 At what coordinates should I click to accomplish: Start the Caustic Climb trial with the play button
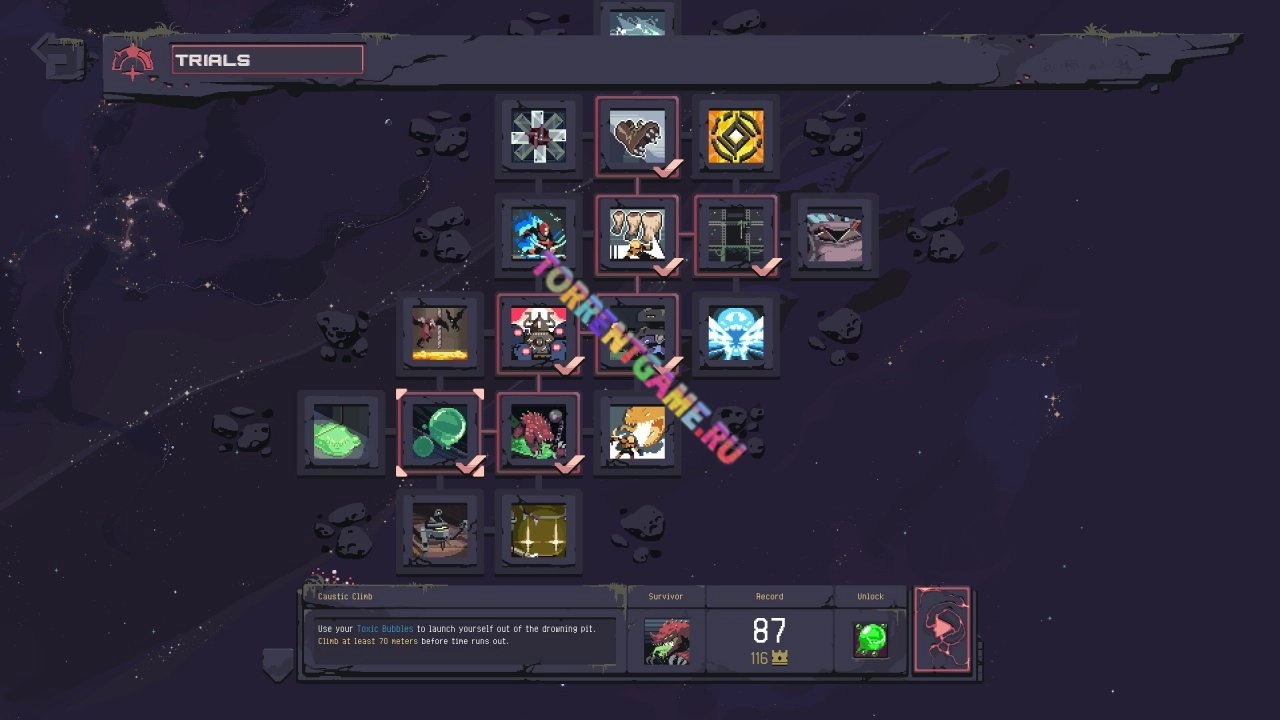[941, 629]
